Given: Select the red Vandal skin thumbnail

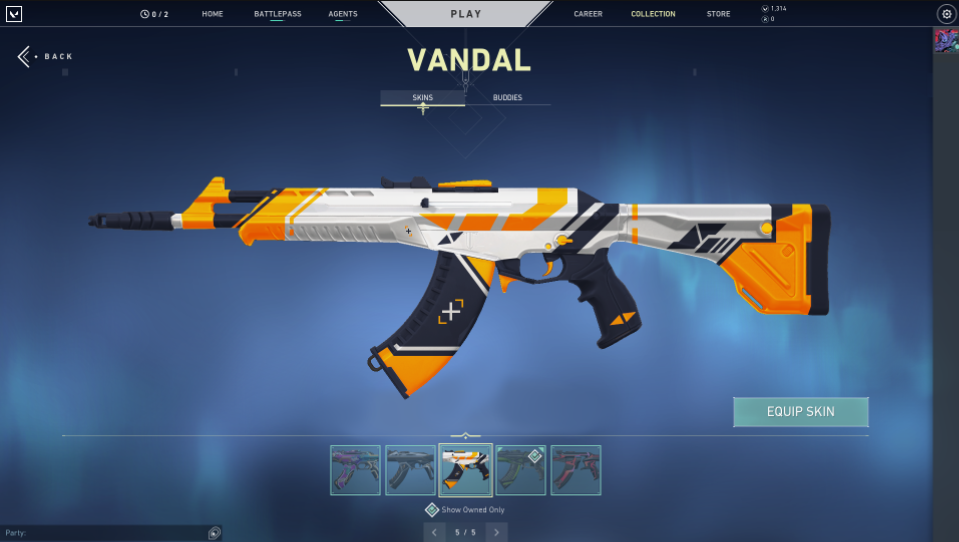Looking at the screenshot, I should tap(576, 470).
